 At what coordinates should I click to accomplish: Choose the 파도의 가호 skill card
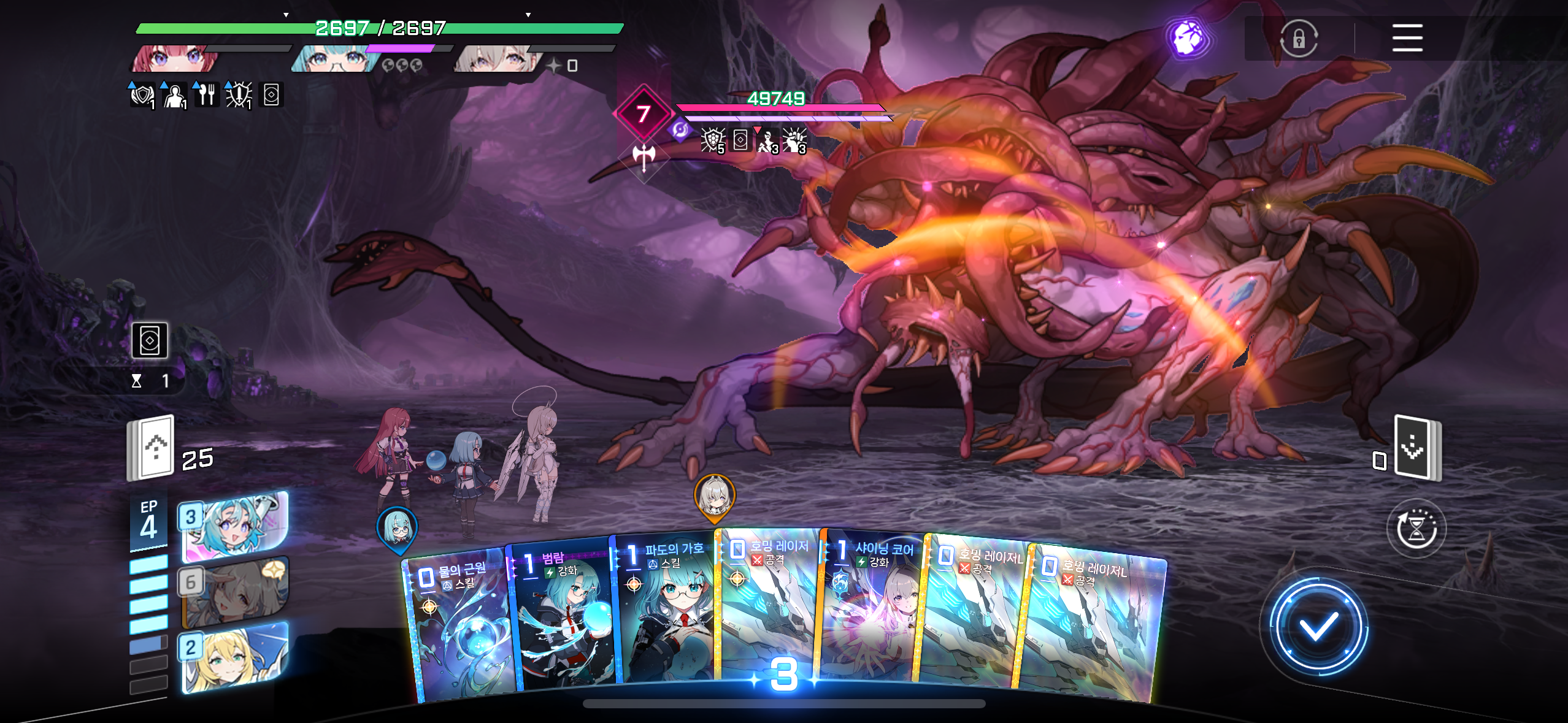666,613
